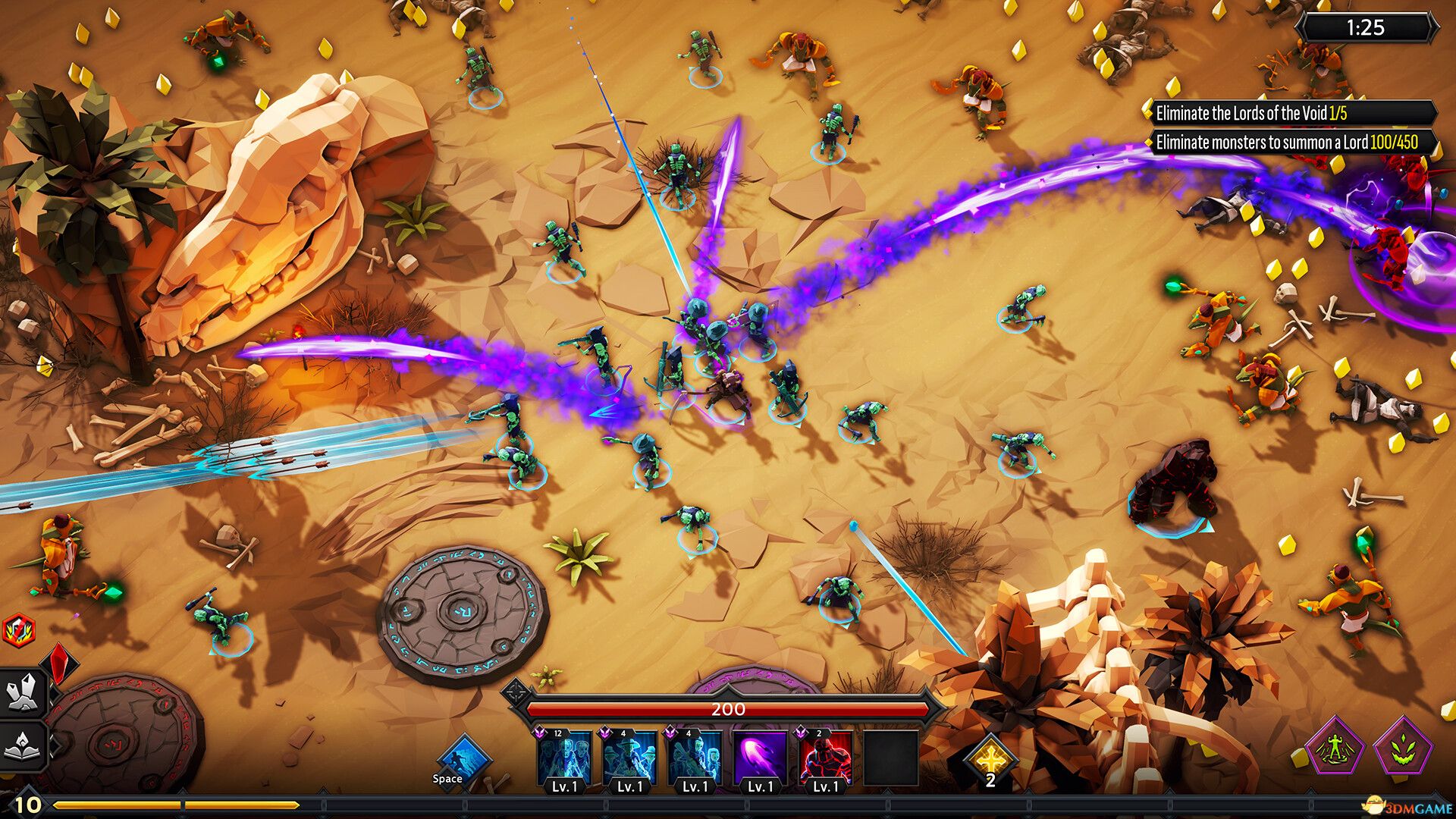The image size is (1456, 819).
Task: Click the red gem indicator
Action: 58,664
